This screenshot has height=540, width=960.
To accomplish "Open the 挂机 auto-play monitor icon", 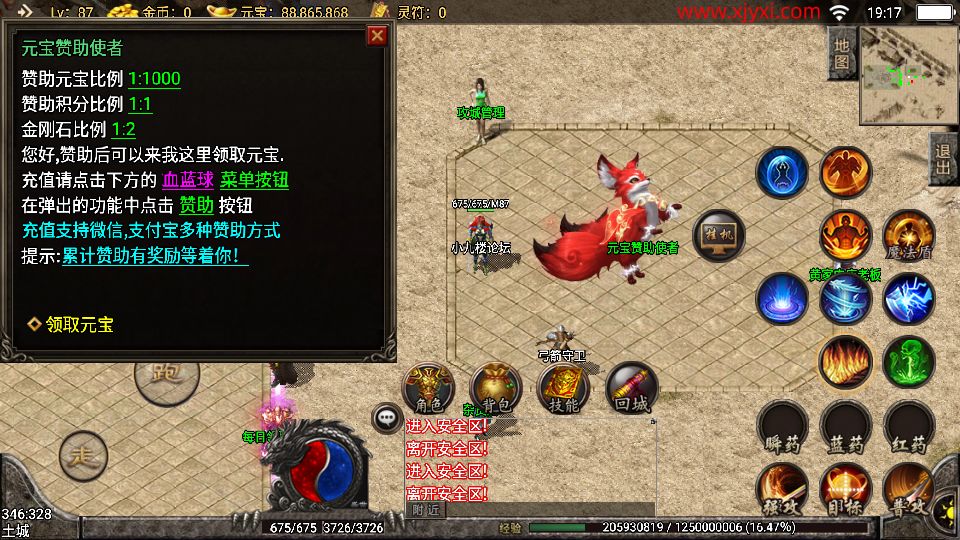I will 718,235.
